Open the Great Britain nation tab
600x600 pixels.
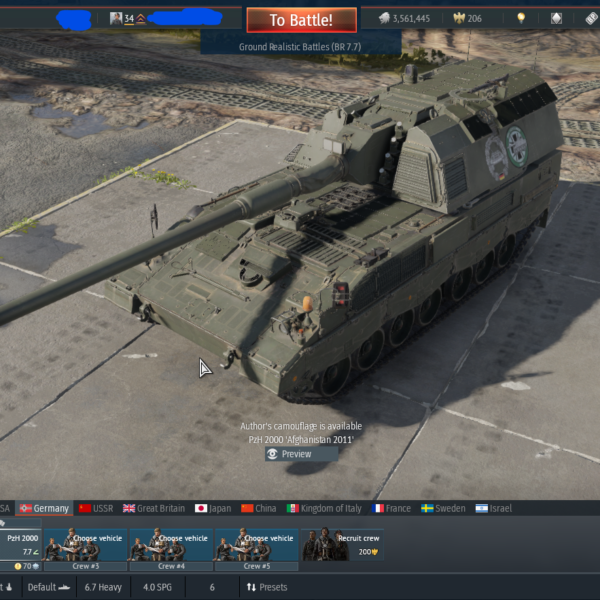point(154,508)
